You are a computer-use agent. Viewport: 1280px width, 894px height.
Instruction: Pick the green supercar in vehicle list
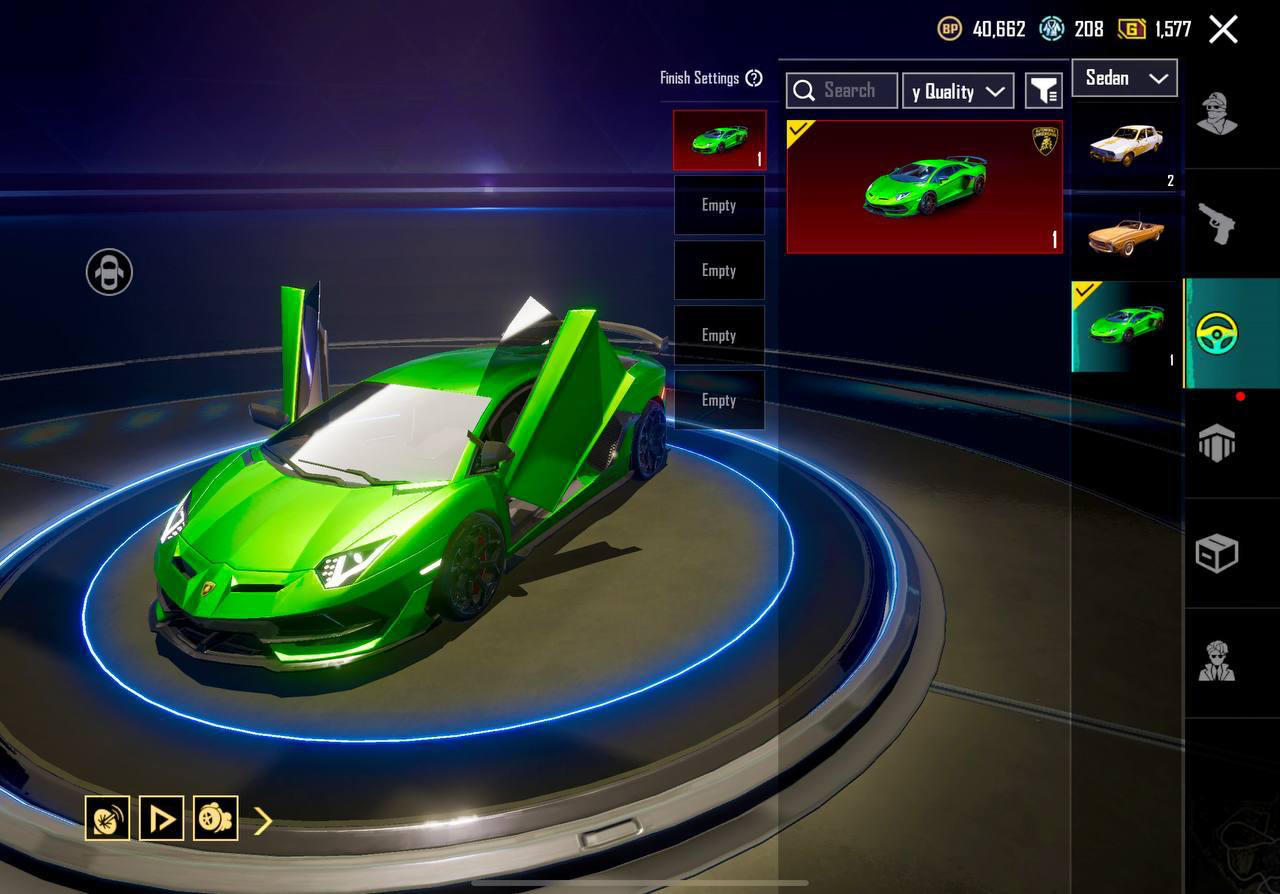click(1126, 326)
